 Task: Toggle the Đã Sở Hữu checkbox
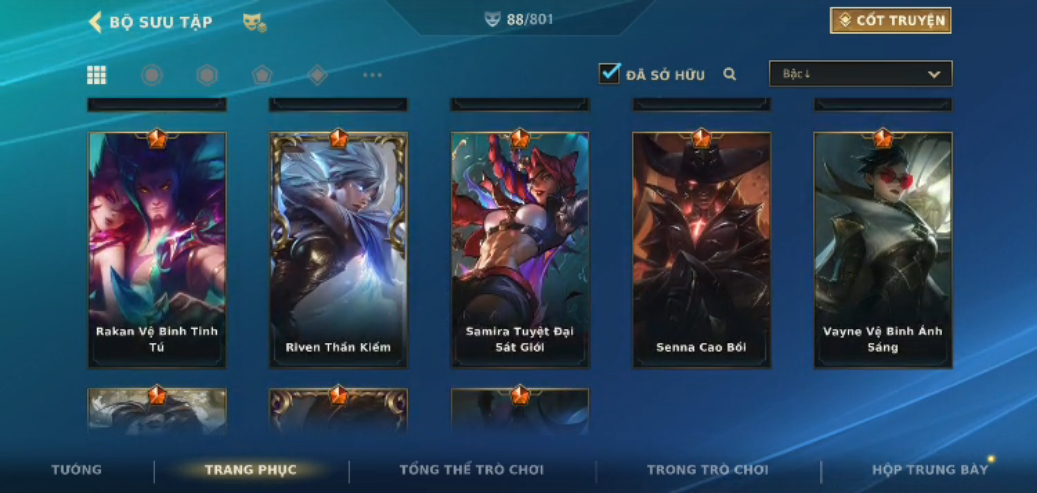pos(609,73)
